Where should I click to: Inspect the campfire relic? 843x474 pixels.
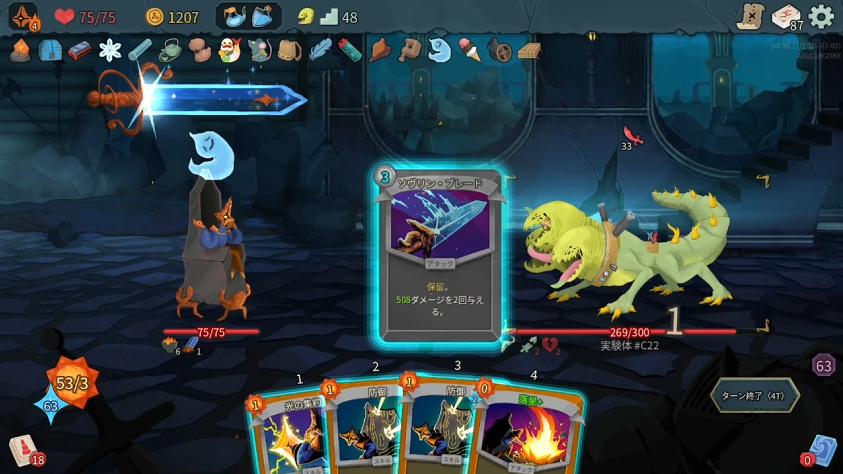click(x=20, y=50)
